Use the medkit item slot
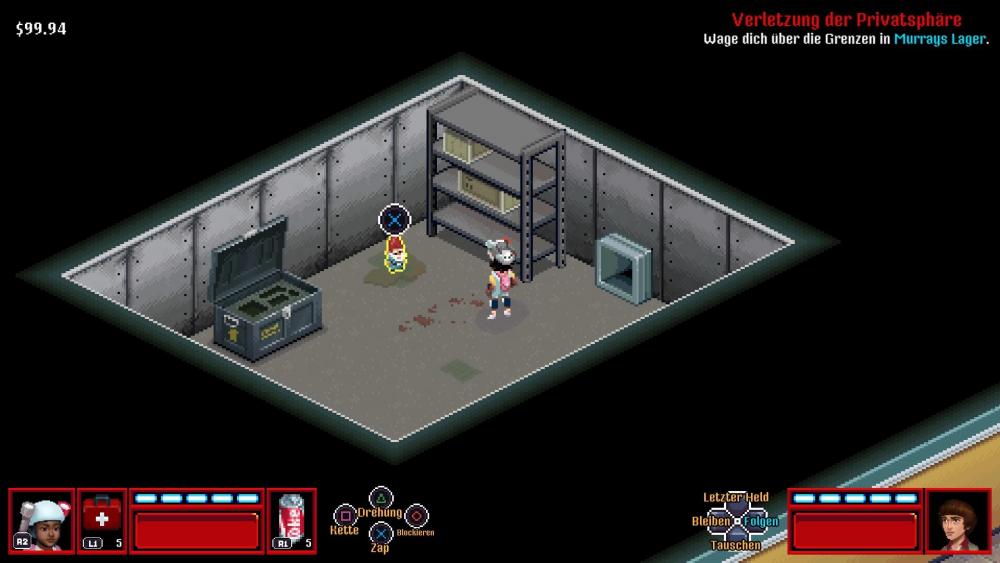1000x563 pixels. click(x=102, y=521)
